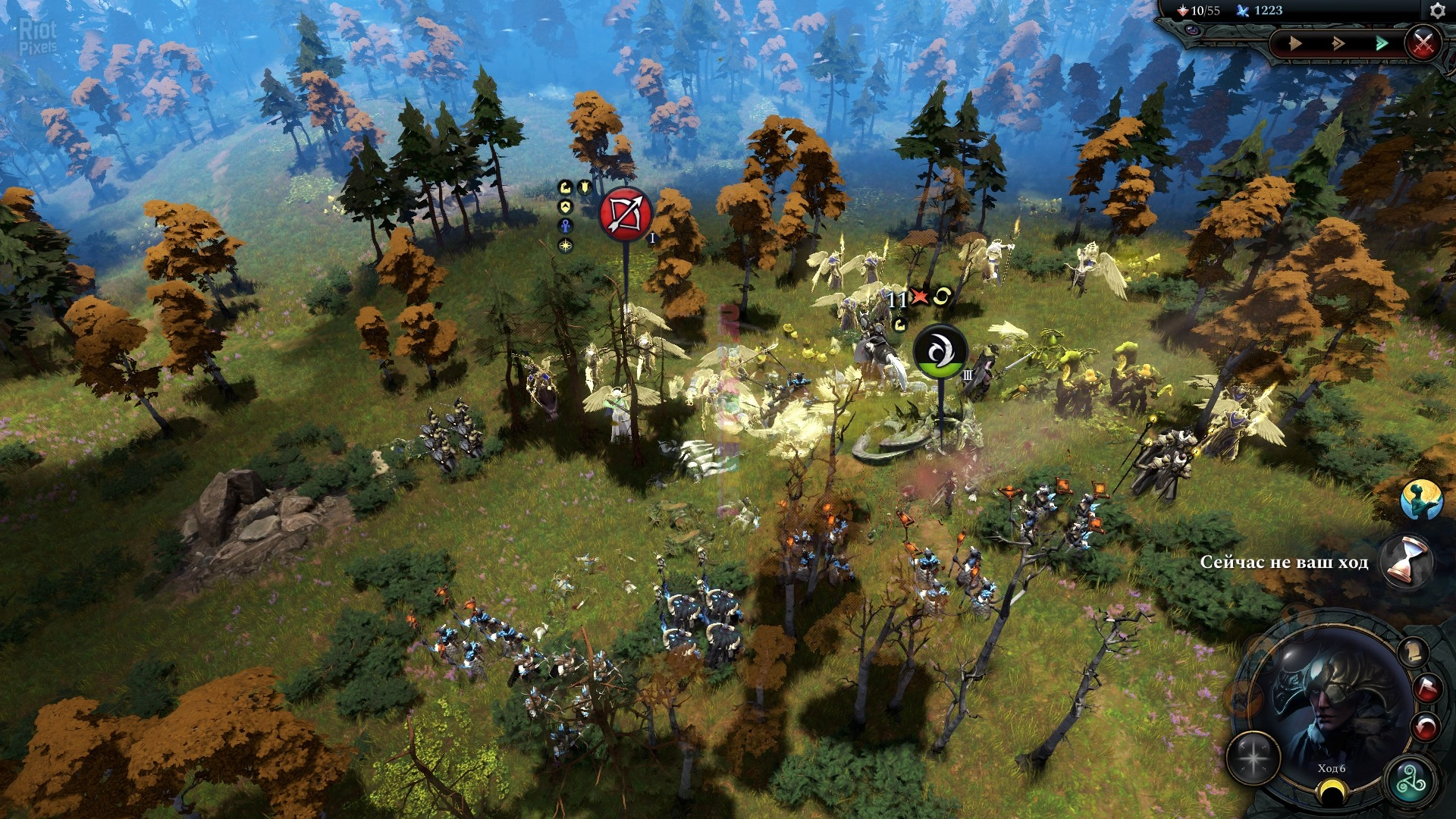The image size is (1456, 819).
Task: Click the crossed swords auto-combat button
Action: pyautogui.click(x=1423, y=42)
